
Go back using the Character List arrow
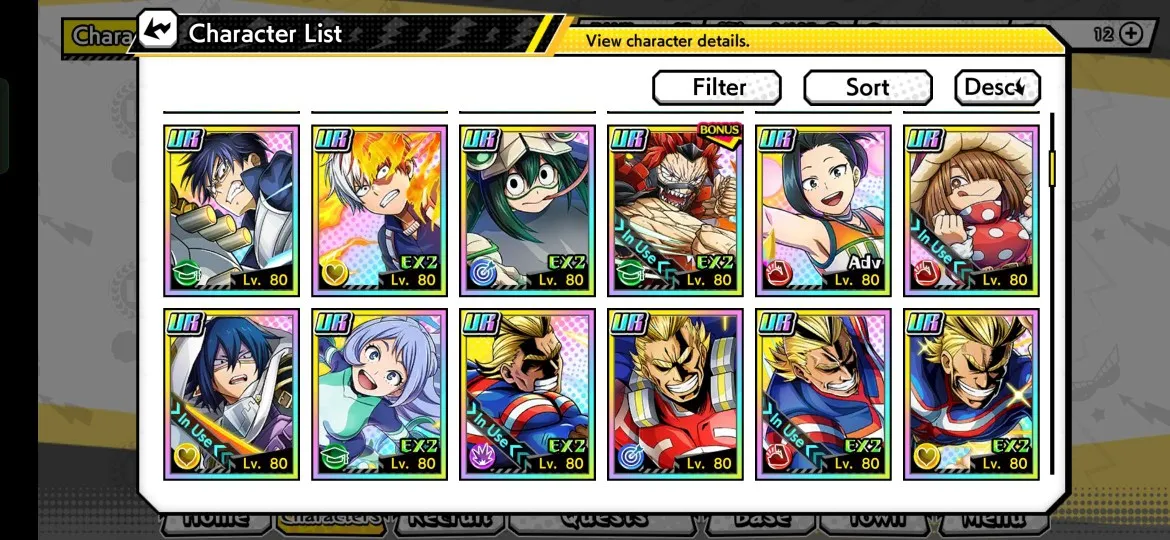(x=157, y=32)
